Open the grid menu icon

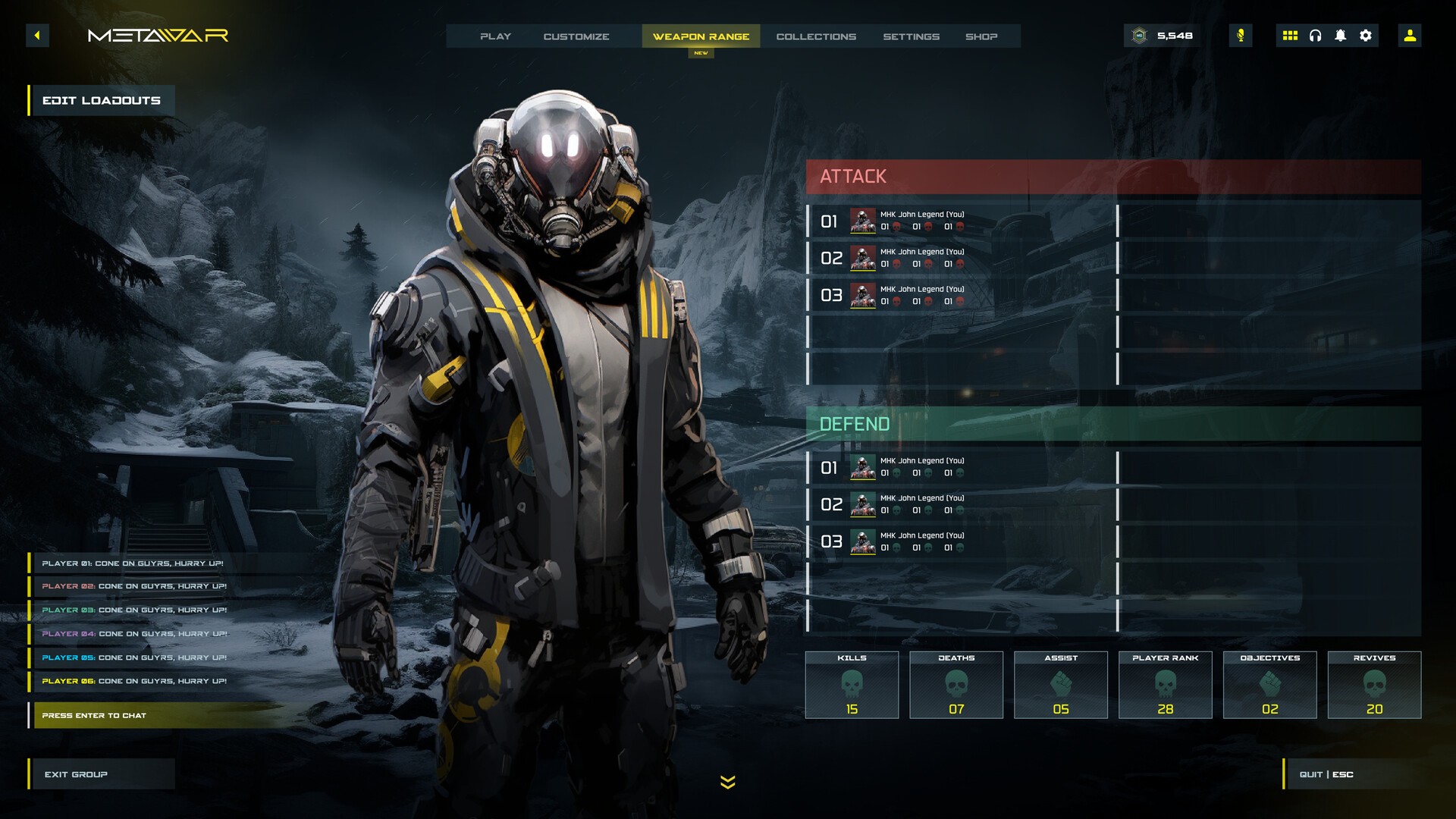[1290, 36]
